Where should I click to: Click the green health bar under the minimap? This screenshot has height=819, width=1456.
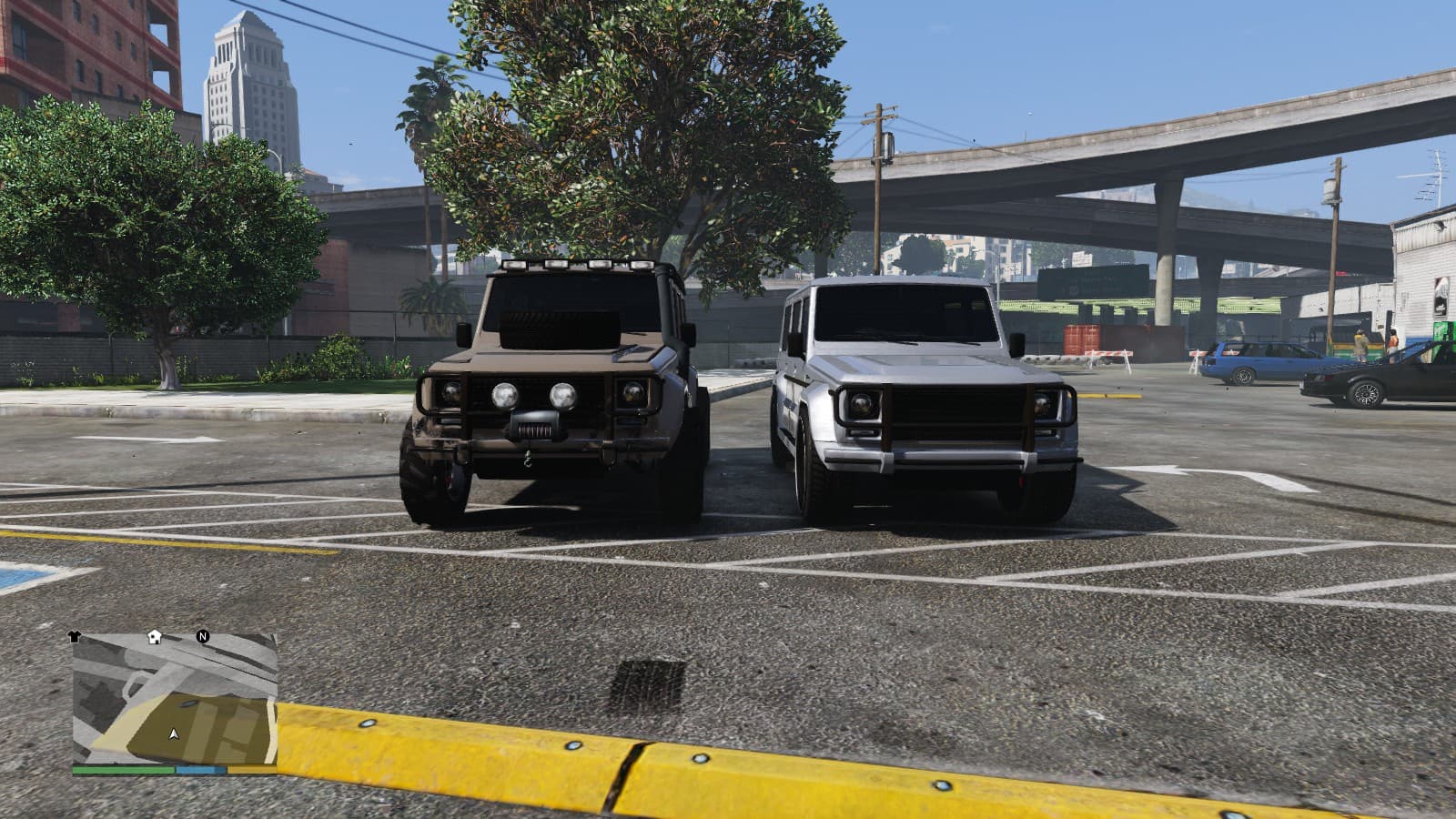point(122,770)
